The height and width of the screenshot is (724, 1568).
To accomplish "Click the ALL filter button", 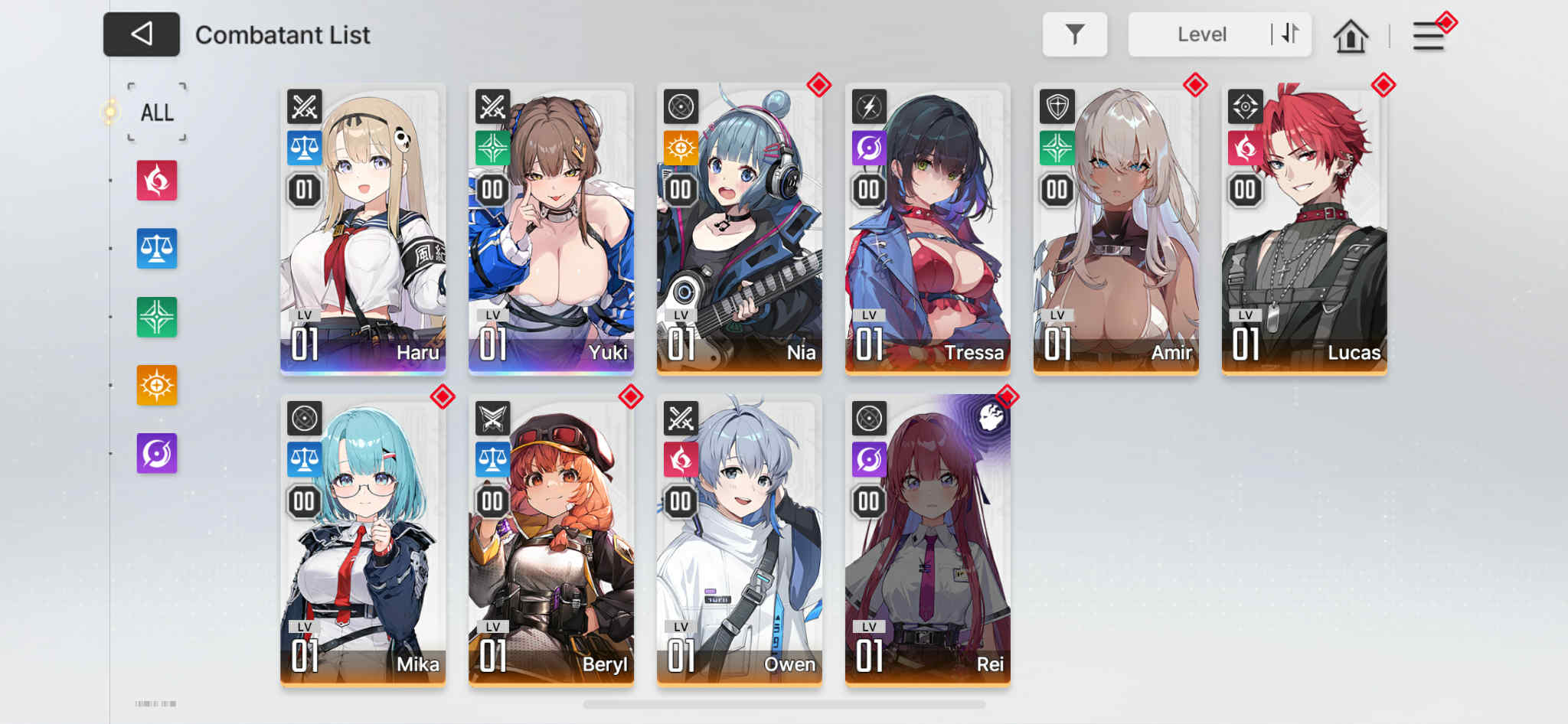I will (x=156, y=112).
